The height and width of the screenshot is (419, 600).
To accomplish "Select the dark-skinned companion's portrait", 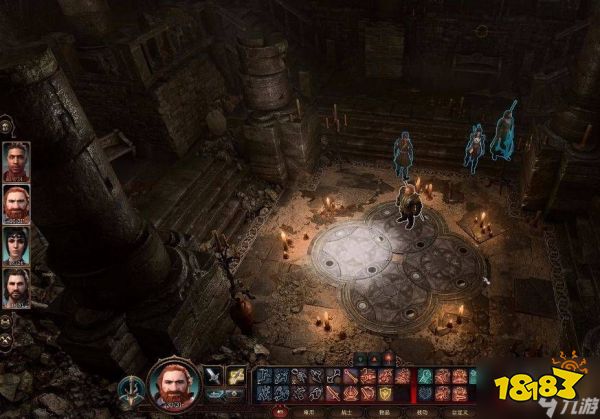I will (x=16, y=161).
